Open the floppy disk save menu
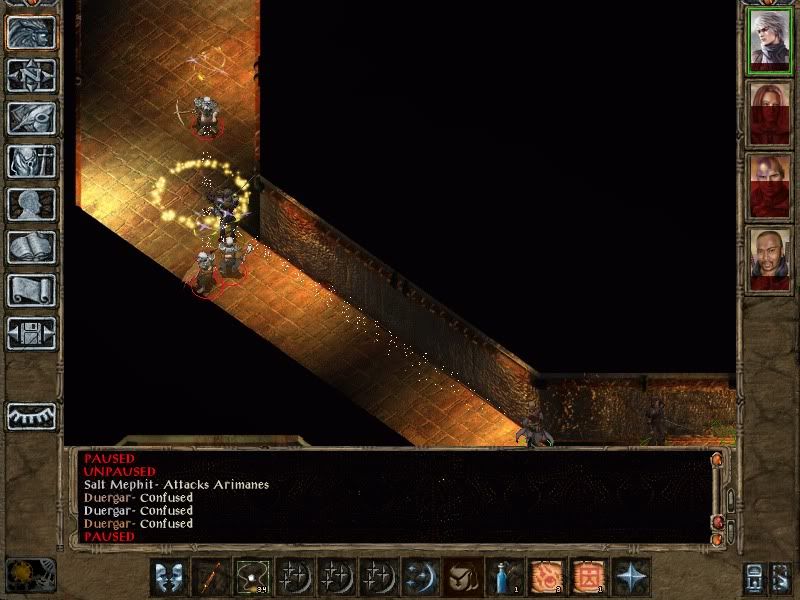This screenshot has width=800, height=600. 31,333
